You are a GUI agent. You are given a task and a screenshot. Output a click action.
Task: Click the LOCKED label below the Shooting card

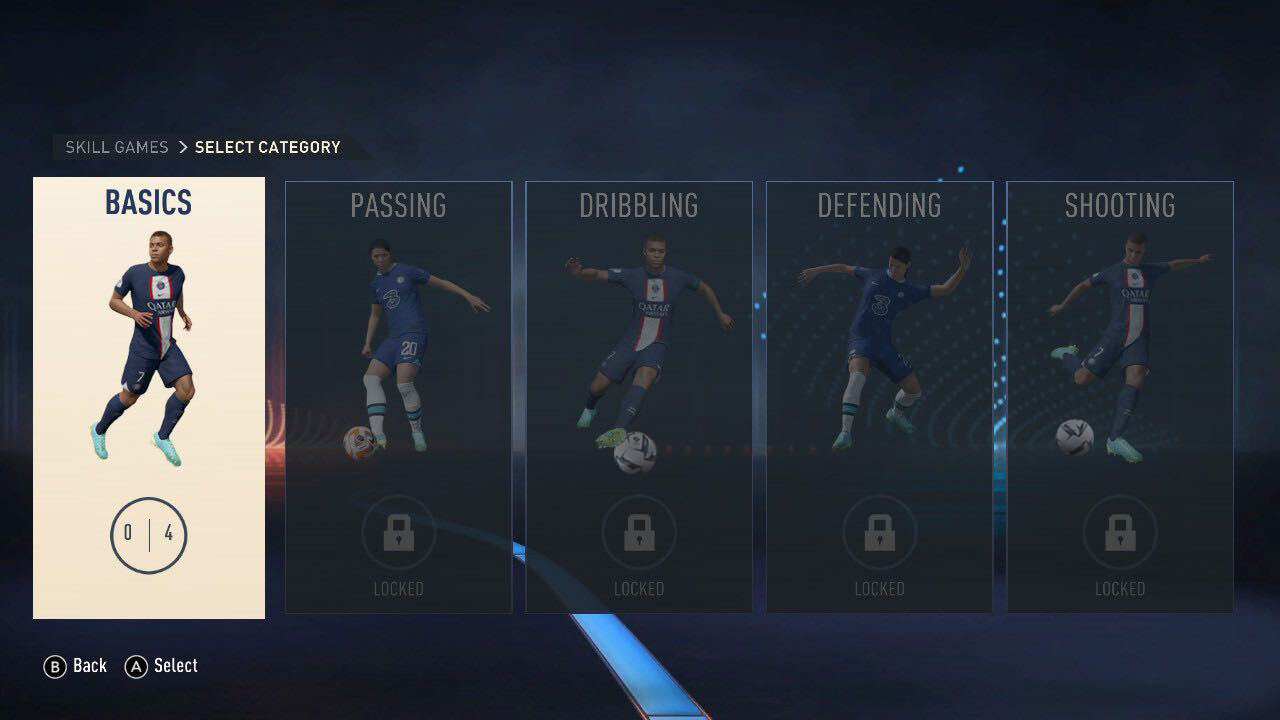pyautogui.click(x=1120, y=589)
